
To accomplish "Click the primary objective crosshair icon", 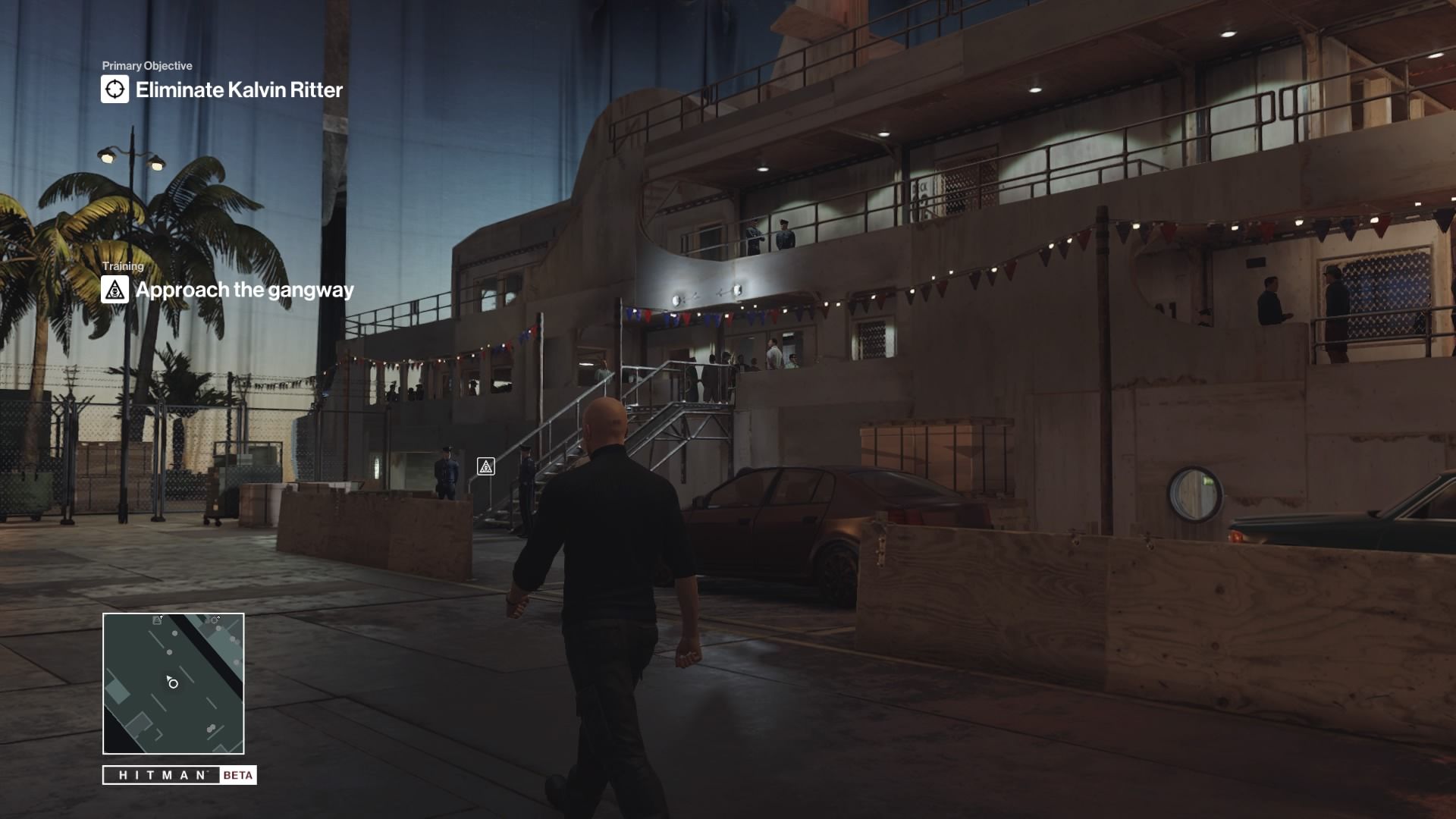I will pyautogui.click(x=115, y=89).
